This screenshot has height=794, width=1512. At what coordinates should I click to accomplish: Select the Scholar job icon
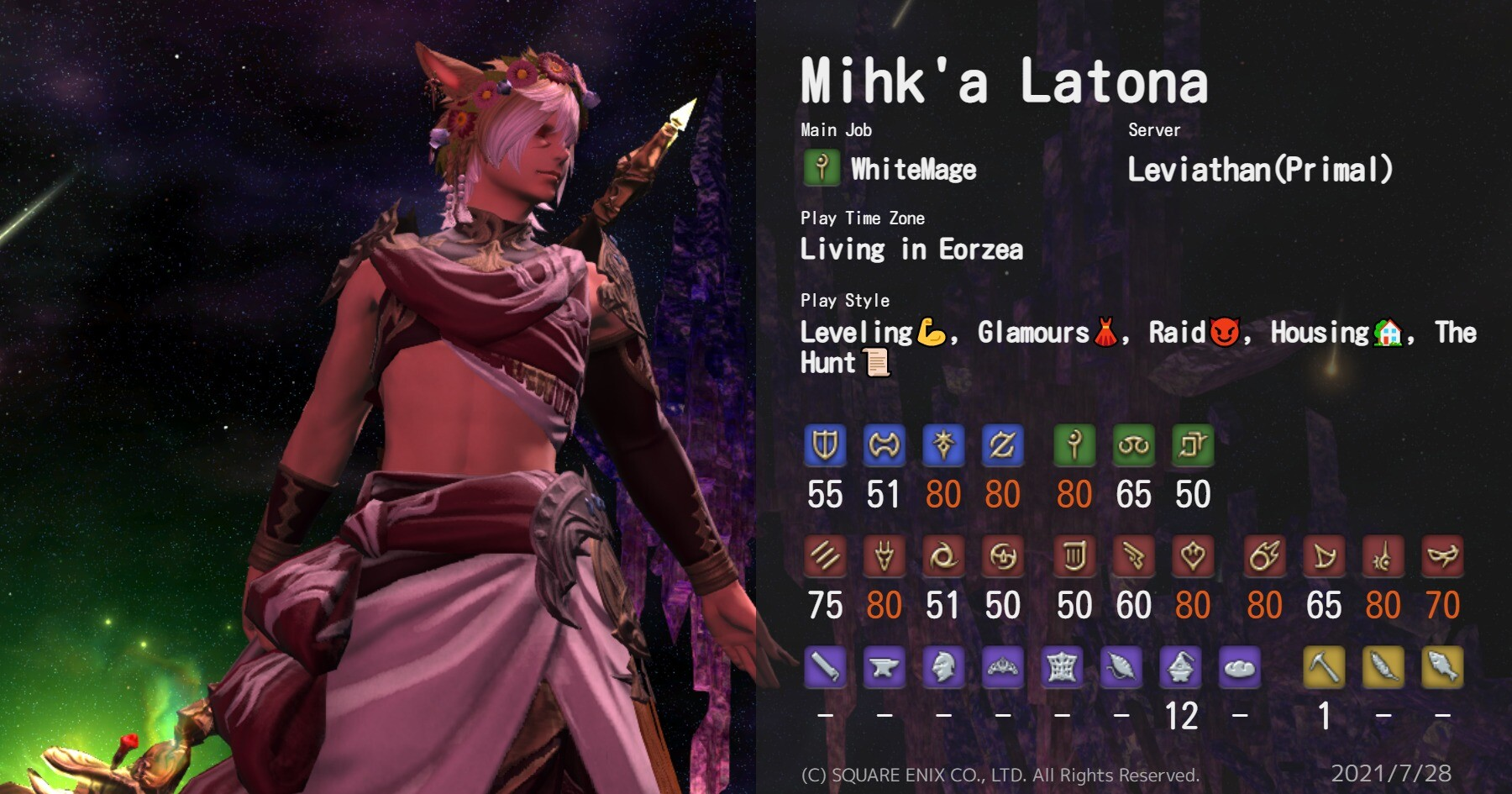point(1133,444)
